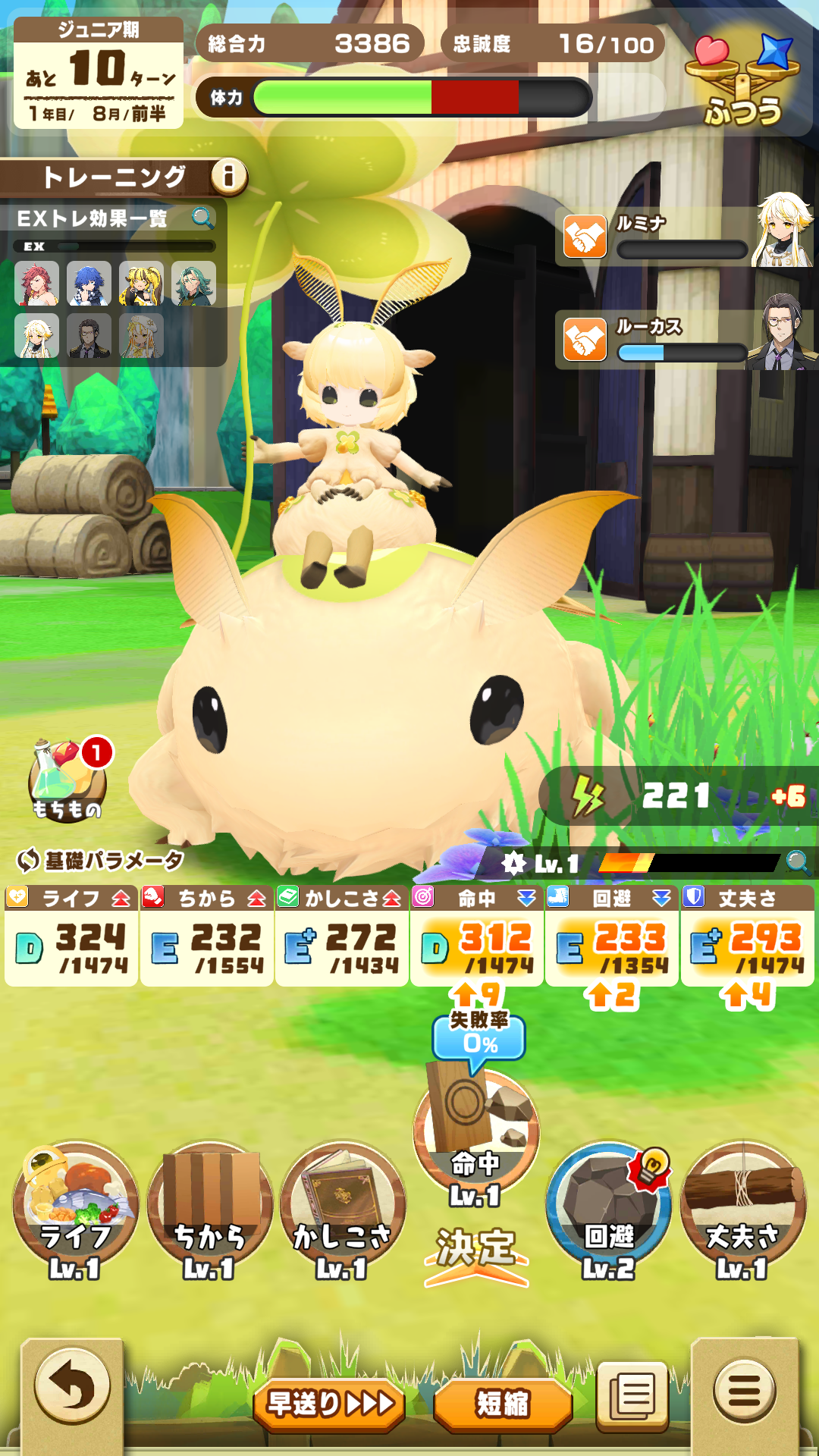819x1456 pixels.
Task: Tap the ルーカス support handshake icon
Action: (585, 339)
